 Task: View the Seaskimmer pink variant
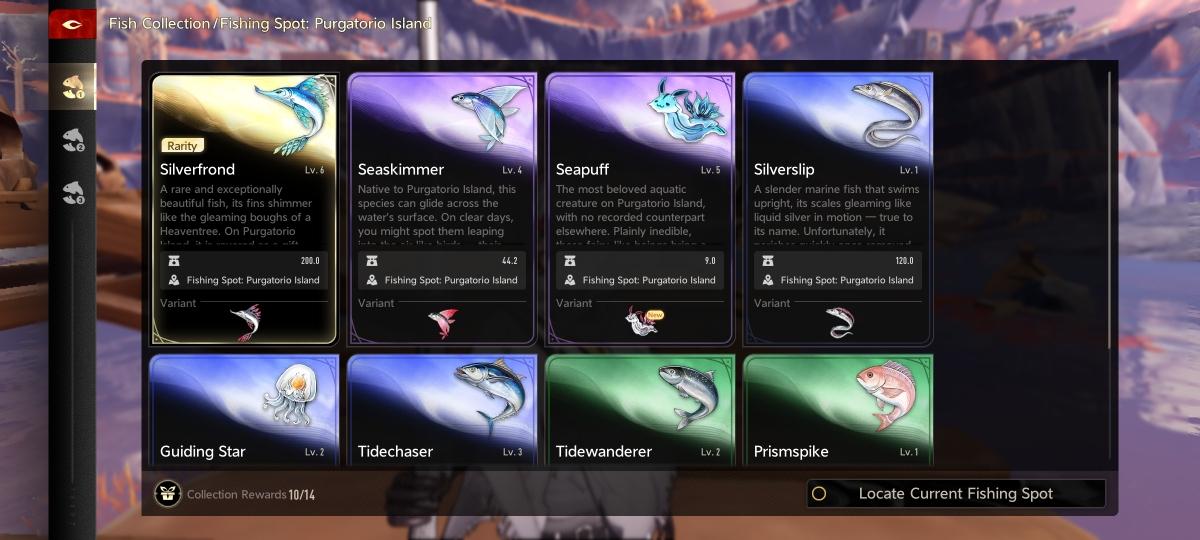442,322
